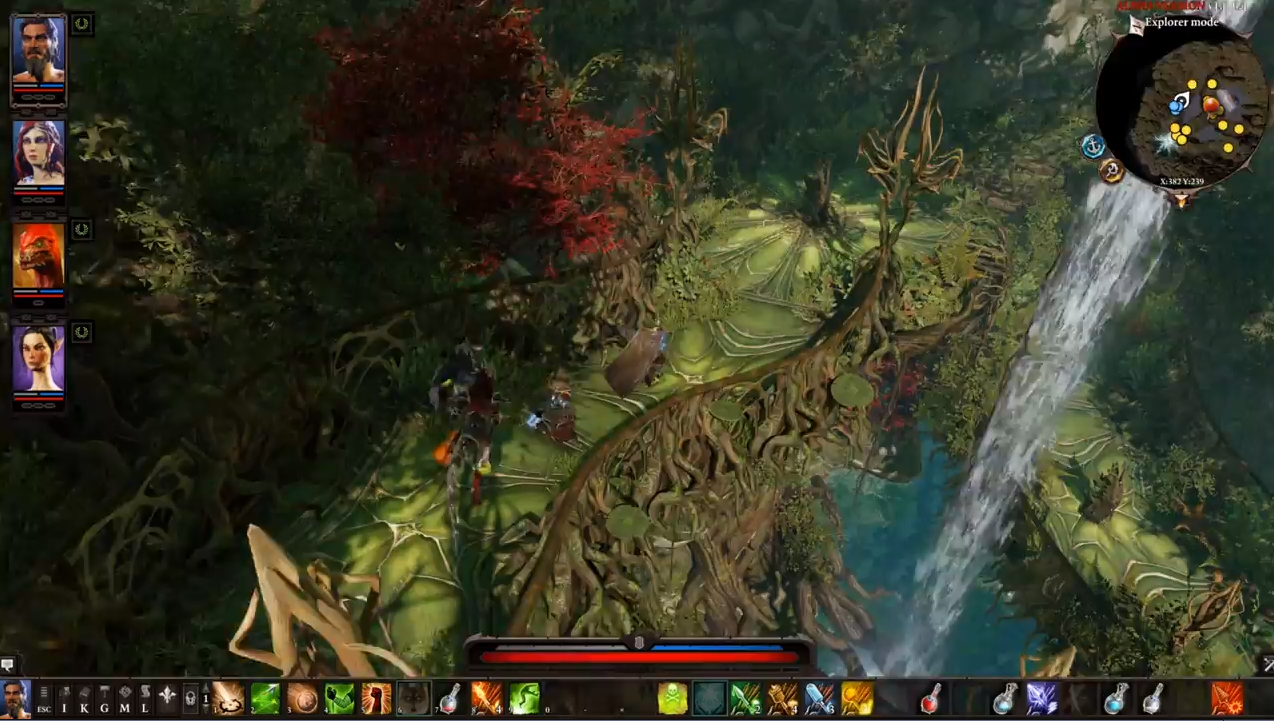Toggle the hotbar padlock button

(x=190, y=698)
